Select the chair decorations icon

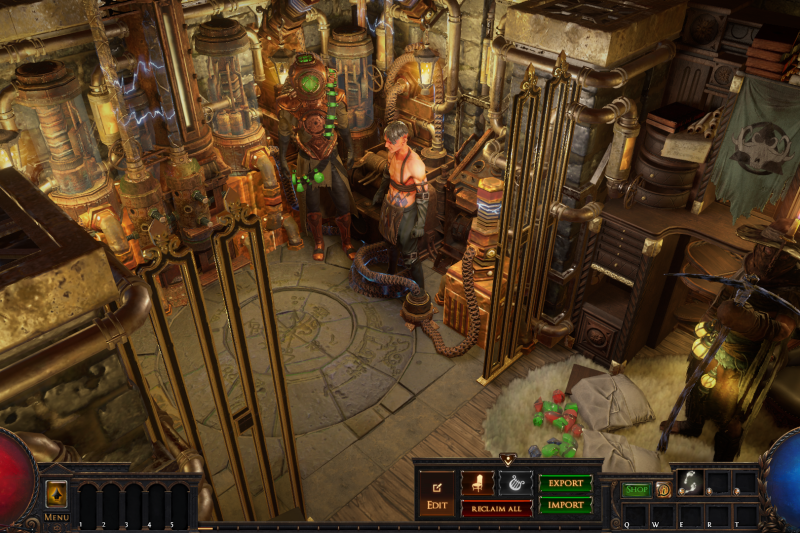pos(477,483)
